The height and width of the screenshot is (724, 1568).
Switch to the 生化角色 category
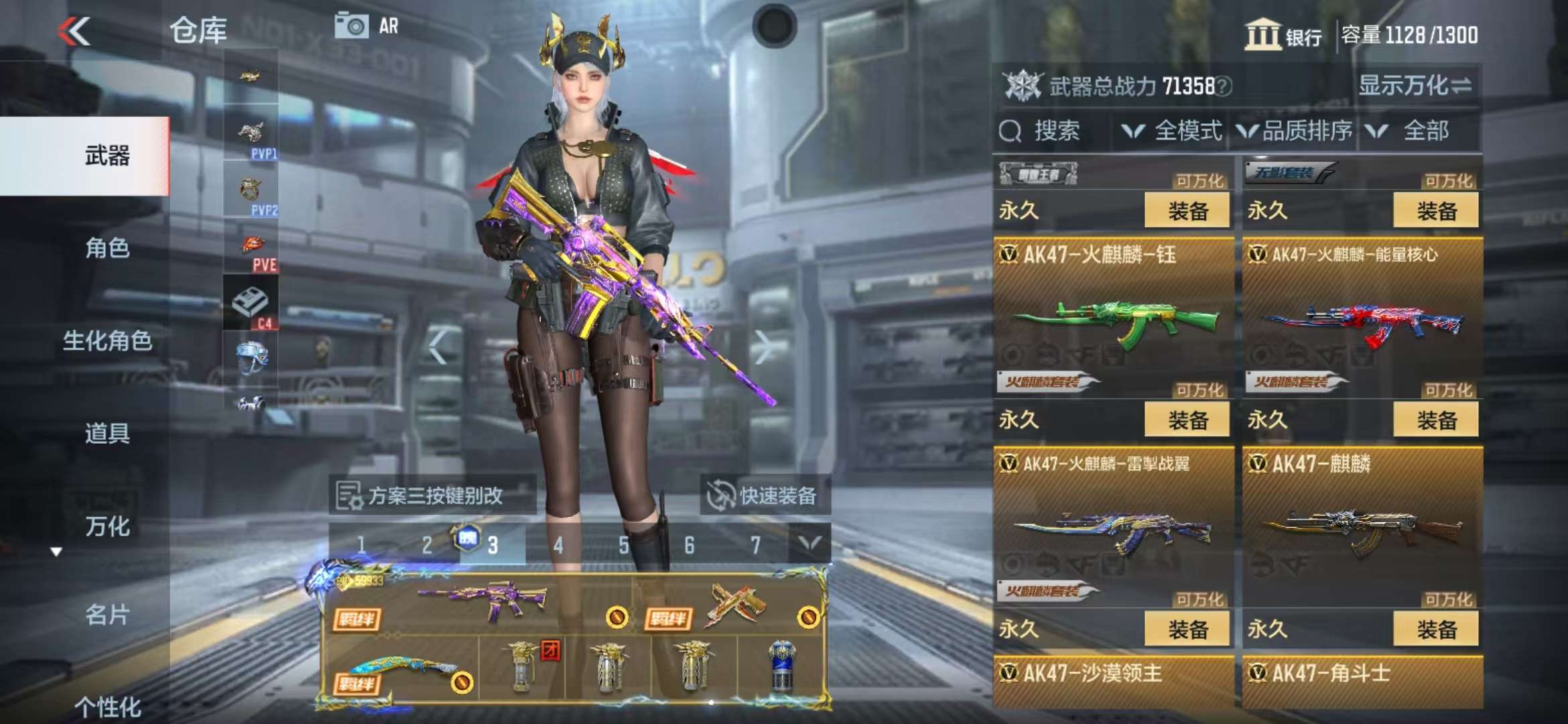tap(107, 341)
